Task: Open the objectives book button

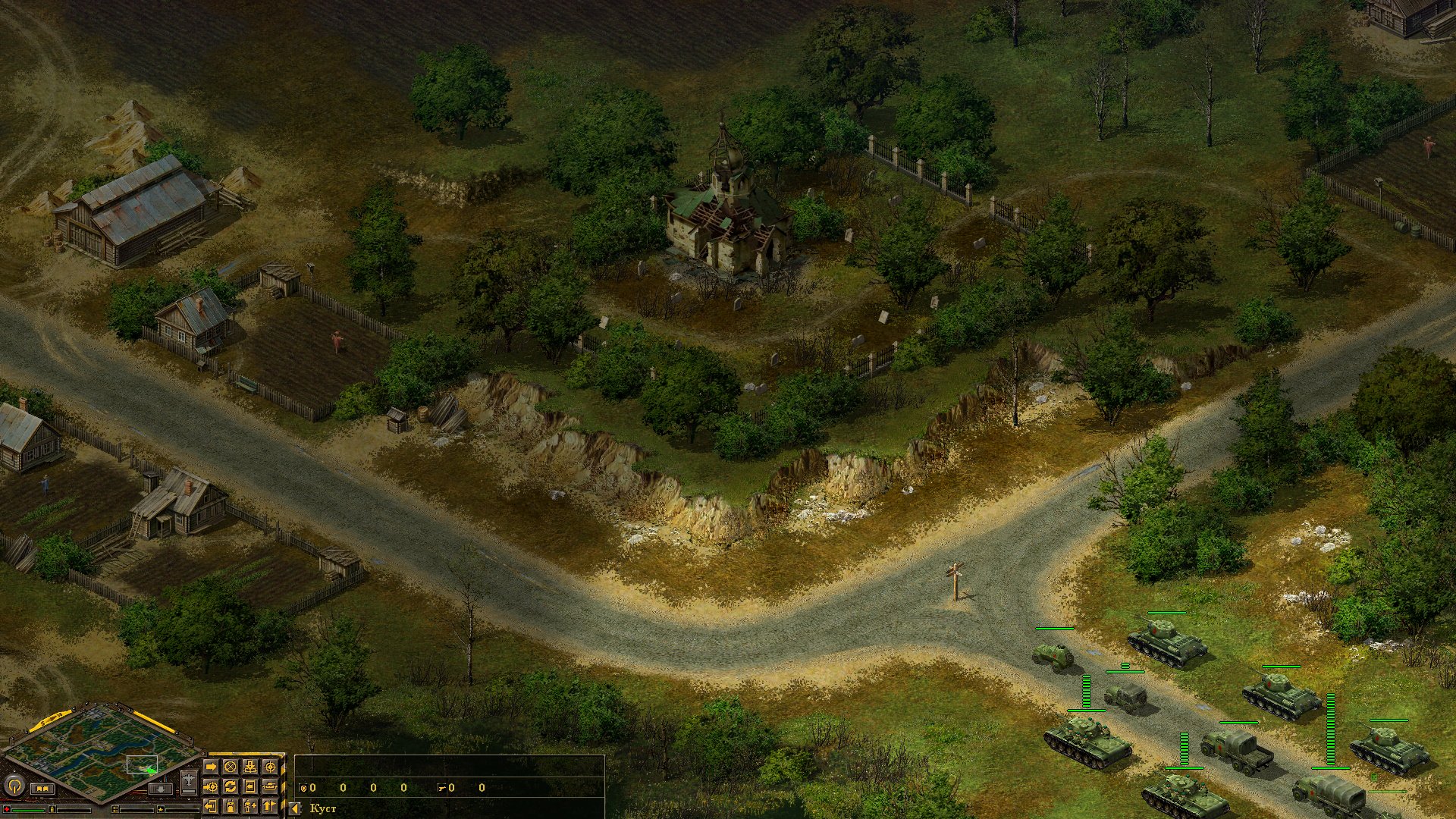Action: 41,789
